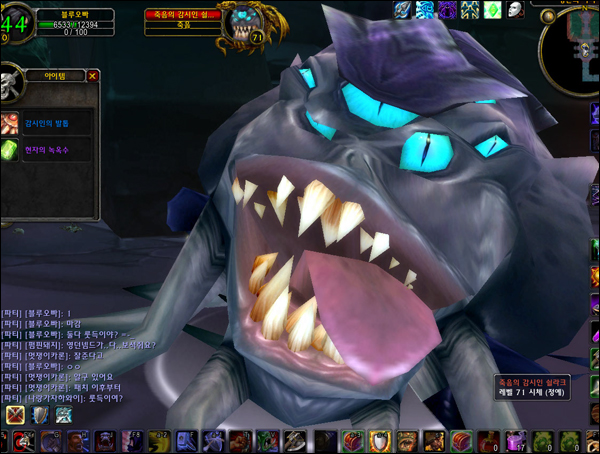Click the white mask buff icon

point(515,9)
